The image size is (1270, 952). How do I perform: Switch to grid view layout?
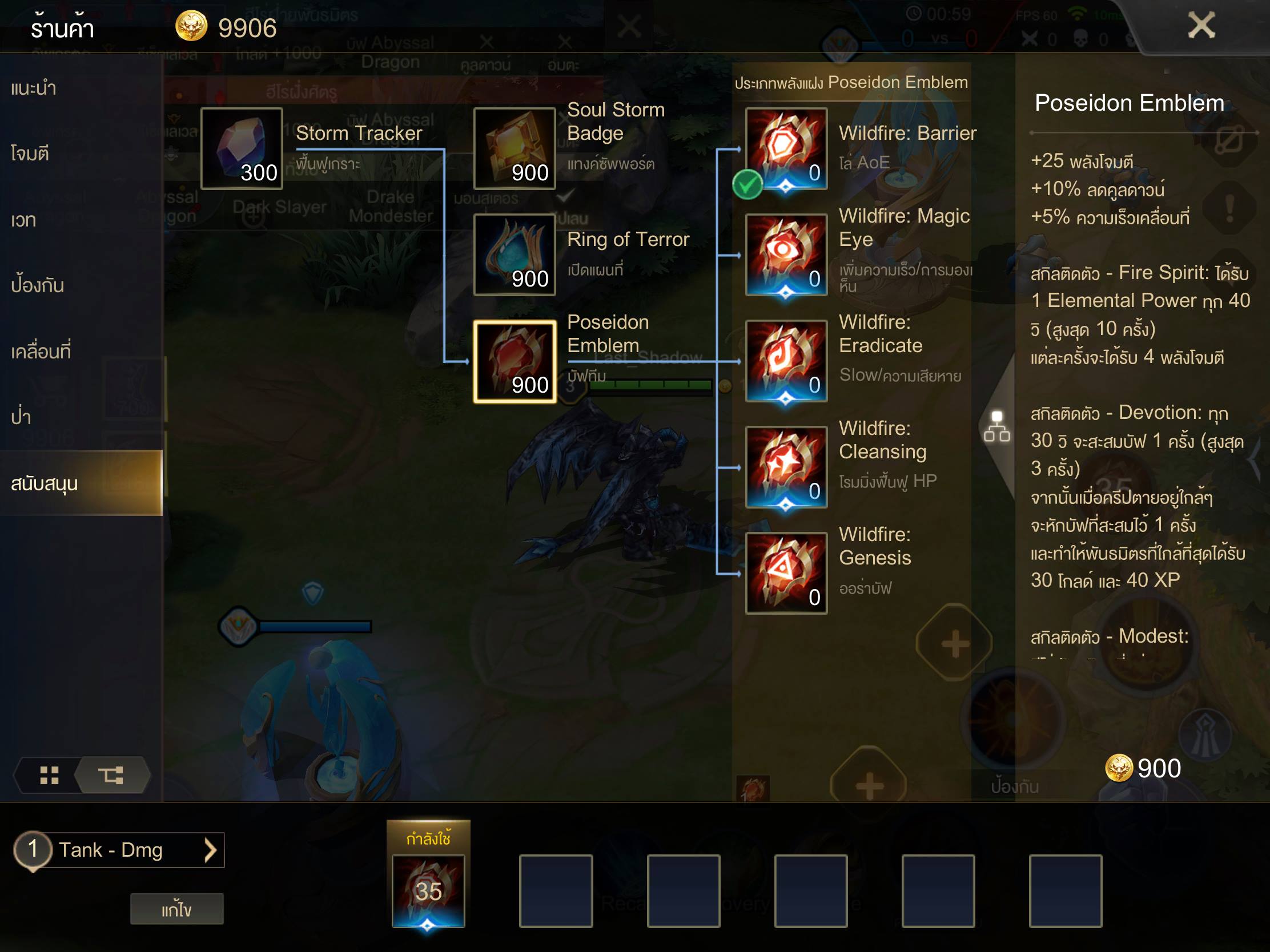(x=49, y=775)
